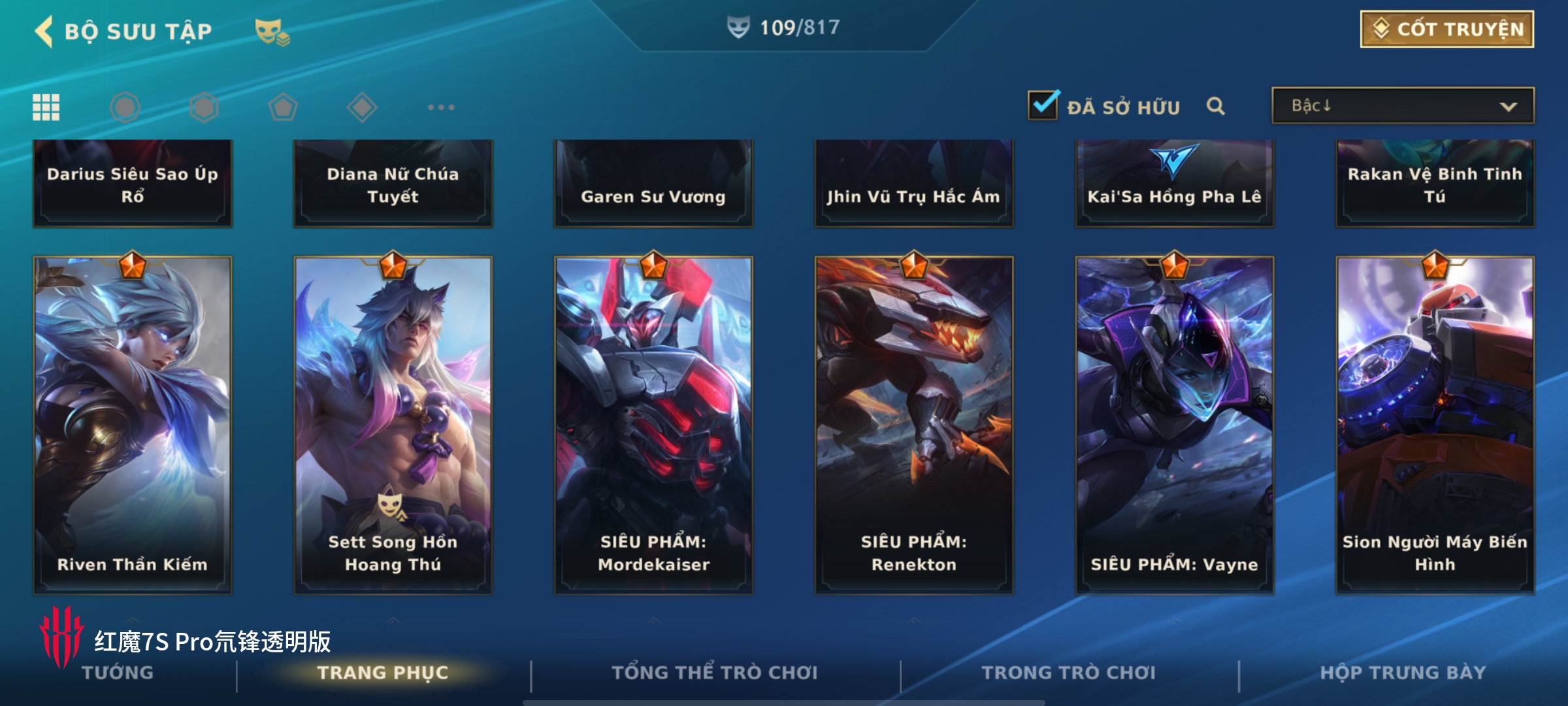Open SIÊU PHẨM: Renekton skin card
This screenshot has width=1568, height=706.
[913, 425]
